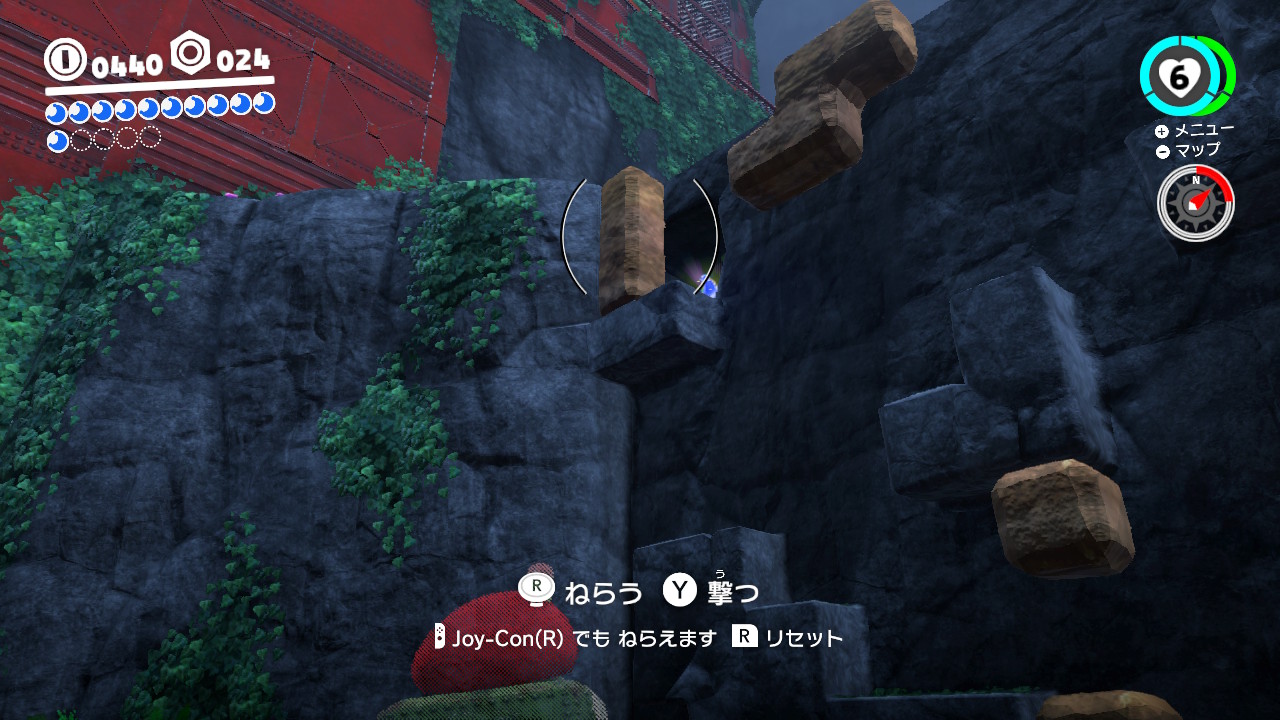This screenshot has width=1280, height=720.
Task: Open the メニュー menu
Action: pos(1194,130)
